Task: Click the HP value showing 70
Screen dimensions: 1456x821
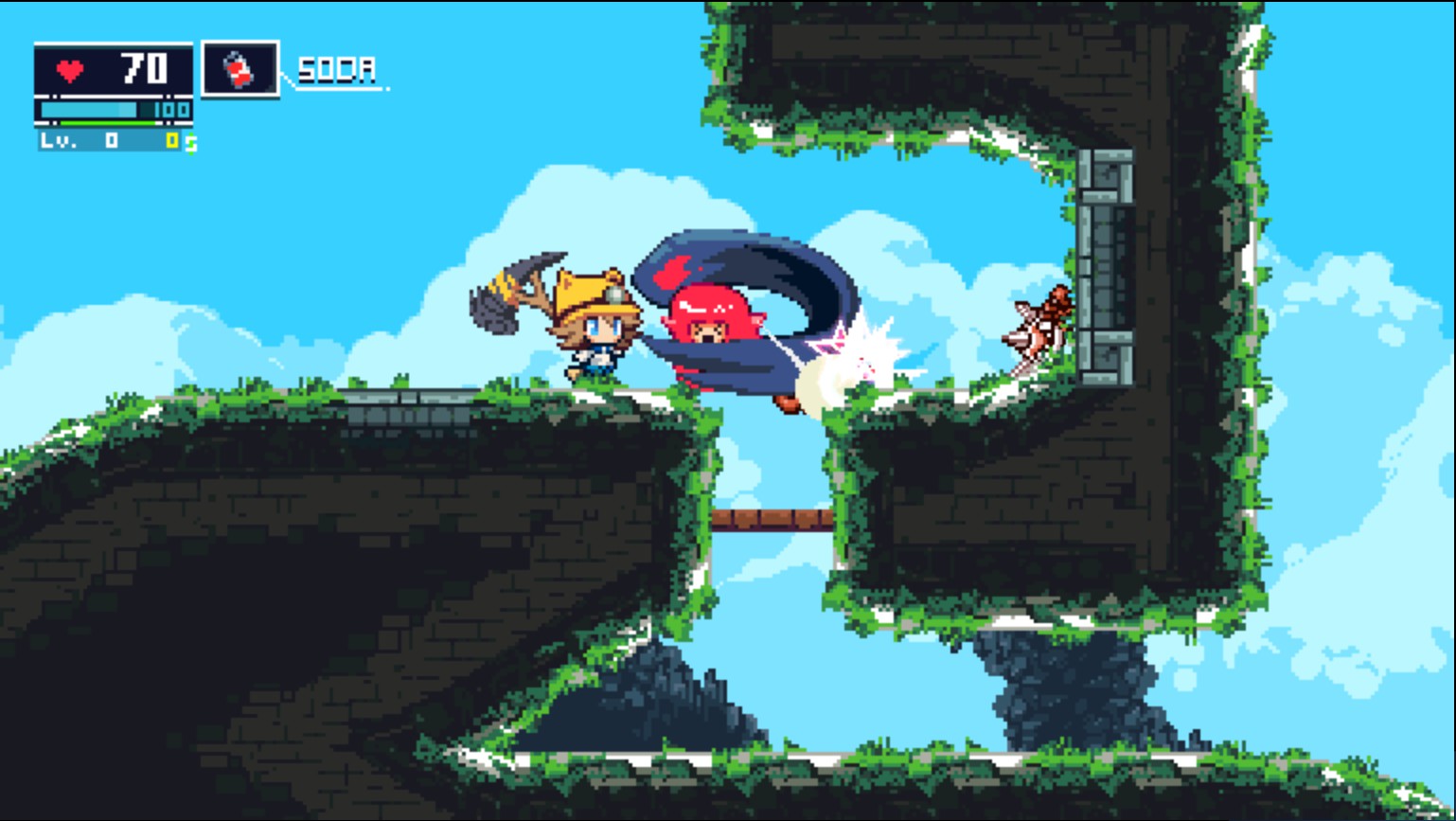Action: pyautogui.click(x=144, y=69)
